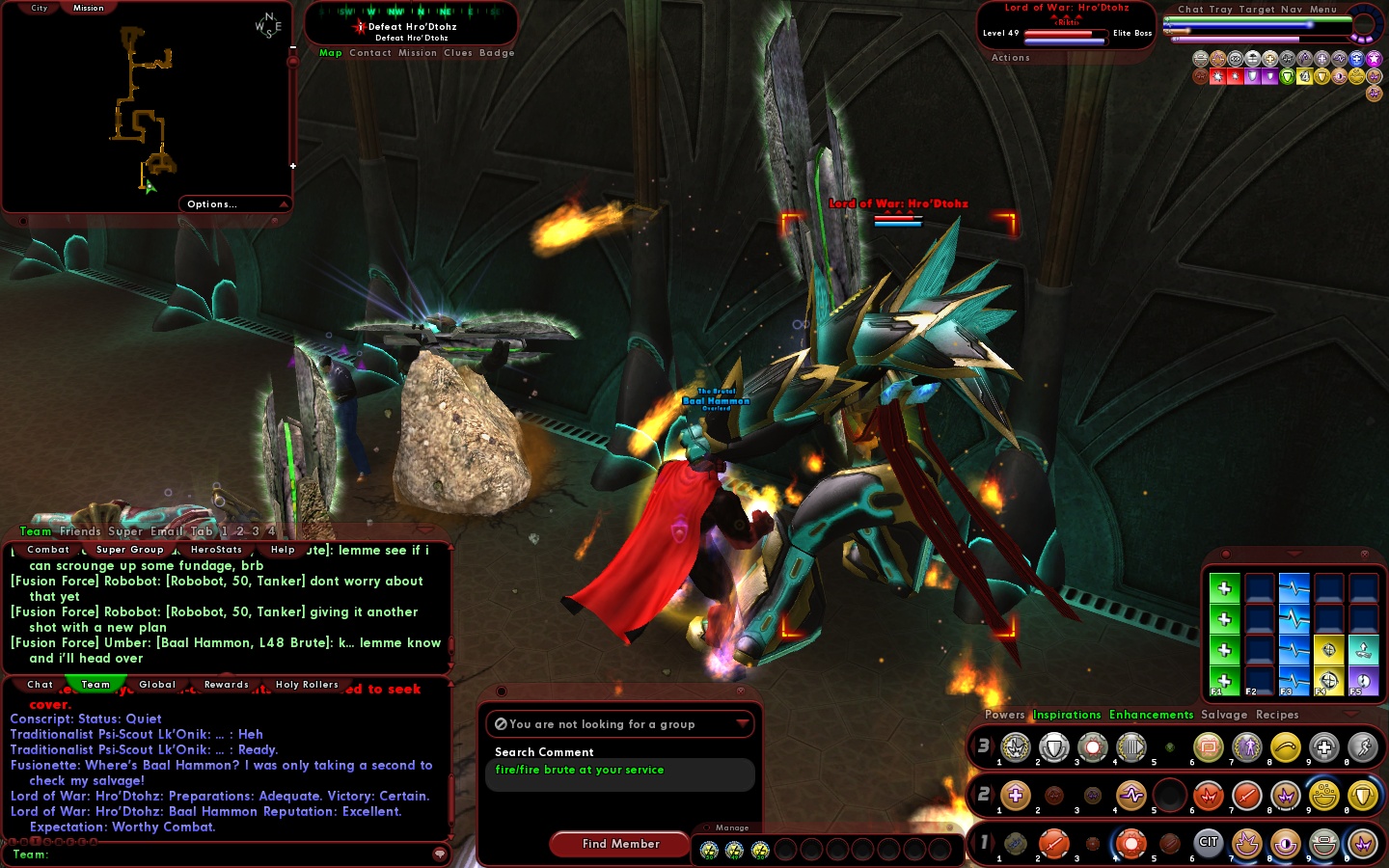Image resolution: width=1389 pixels, height=868 pixels.
Task: Open Actions for targeted Elite Boss
Action: (x=1010, y=58)
